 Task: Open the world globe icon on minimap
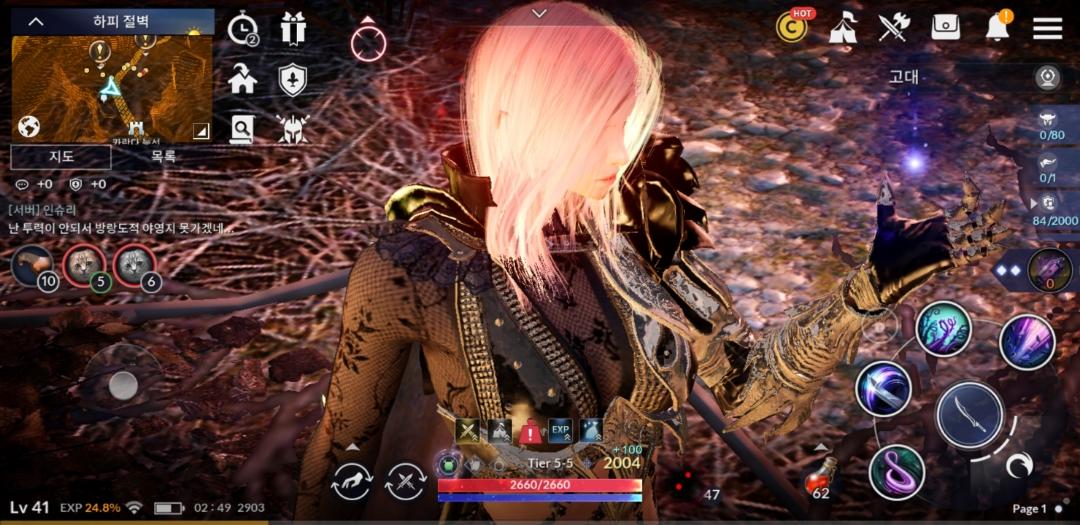28,127
